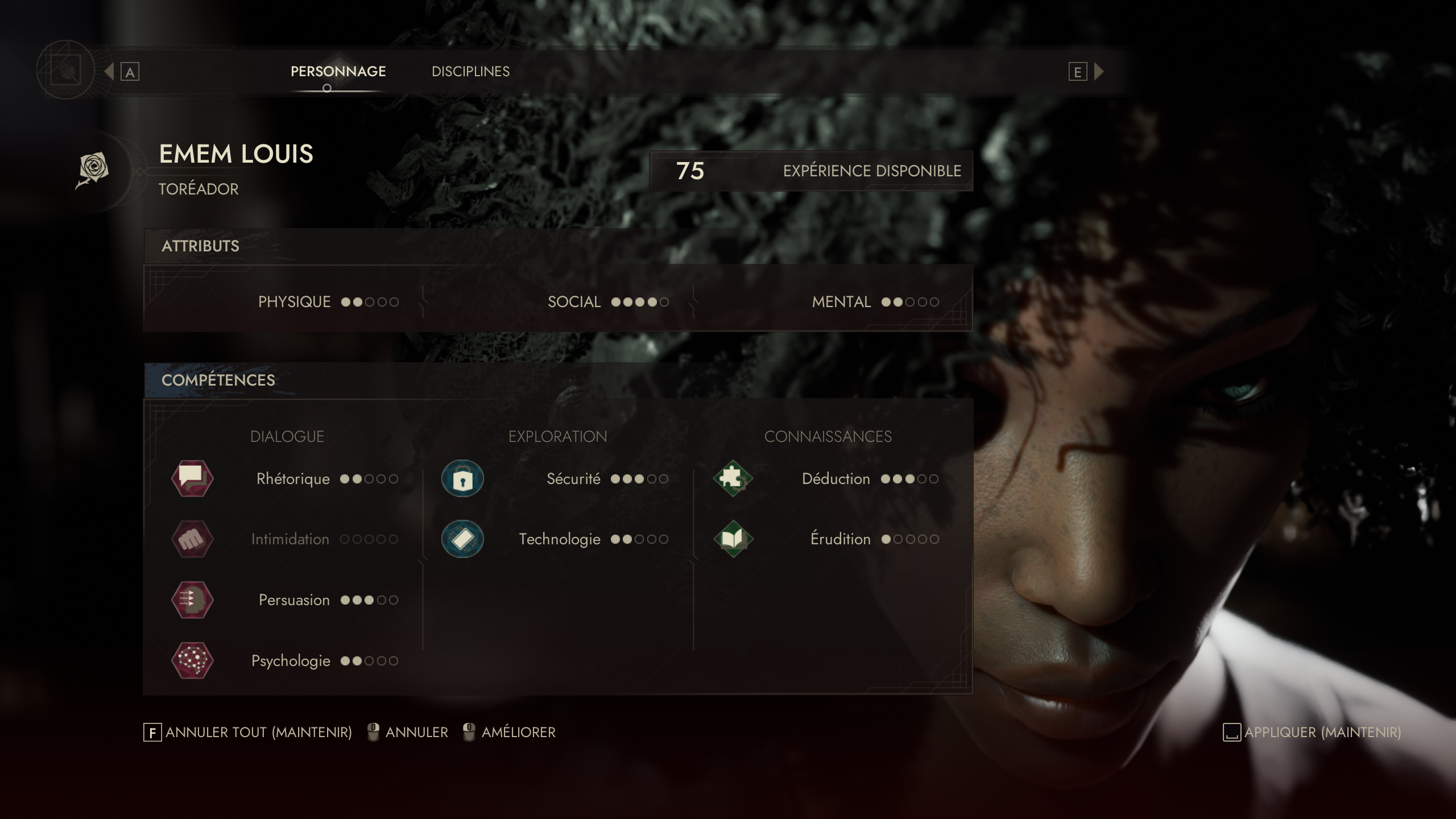Select the Sécurité padlock icon

coord(462,478)
